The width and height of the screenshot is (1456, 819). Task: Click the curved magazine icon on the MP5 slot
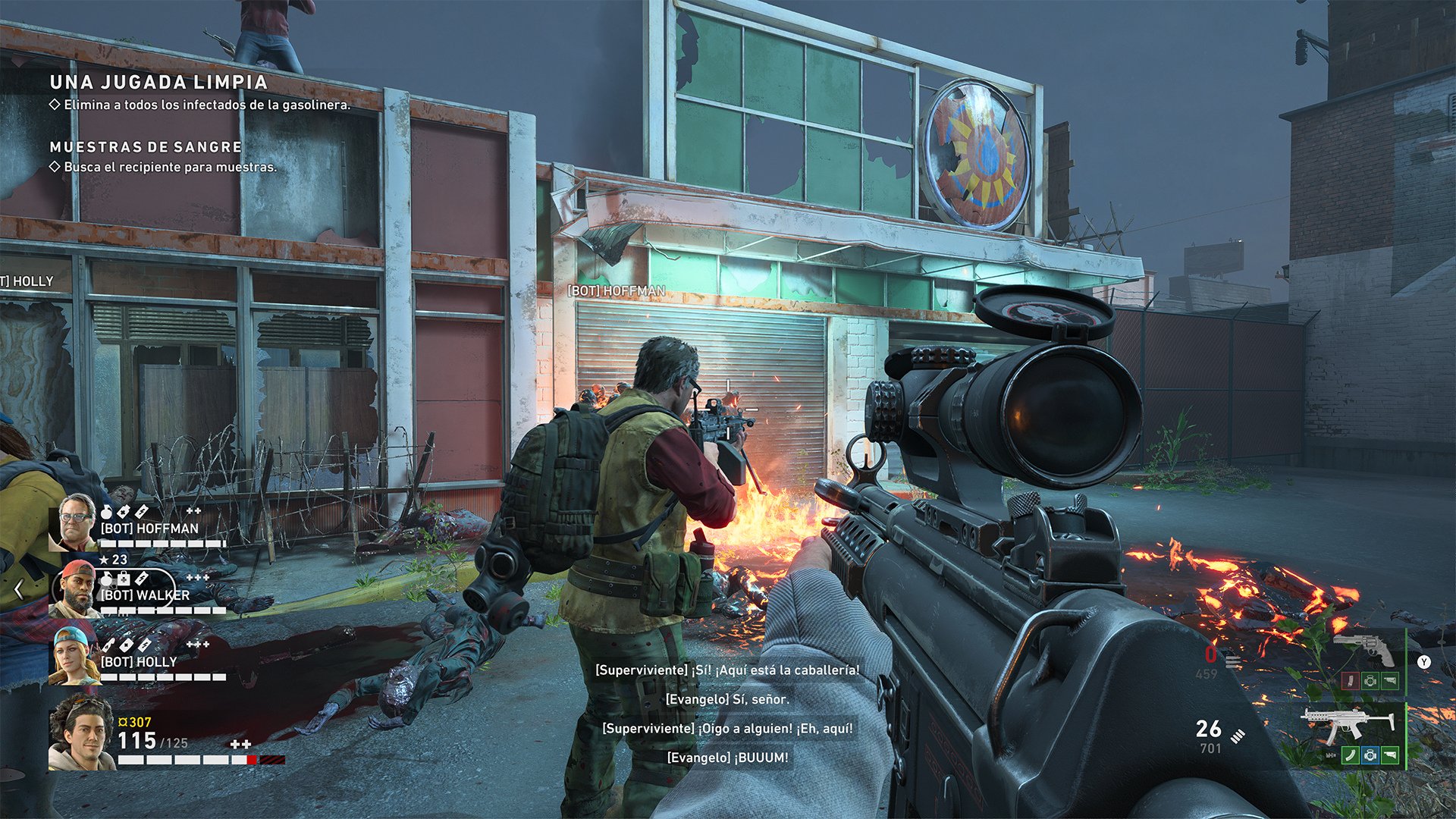click(x=1351, y=755)
